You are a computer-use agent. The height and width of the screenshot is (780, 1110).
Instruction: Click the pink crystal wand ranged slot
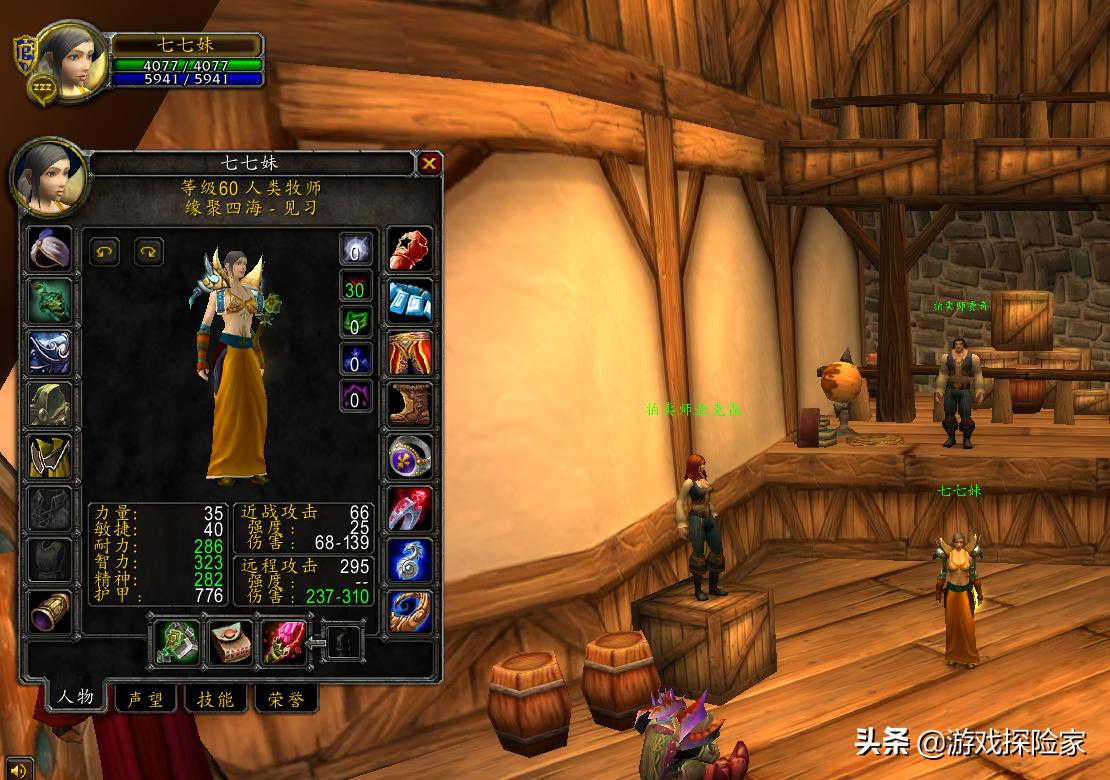tap(283, 643)
